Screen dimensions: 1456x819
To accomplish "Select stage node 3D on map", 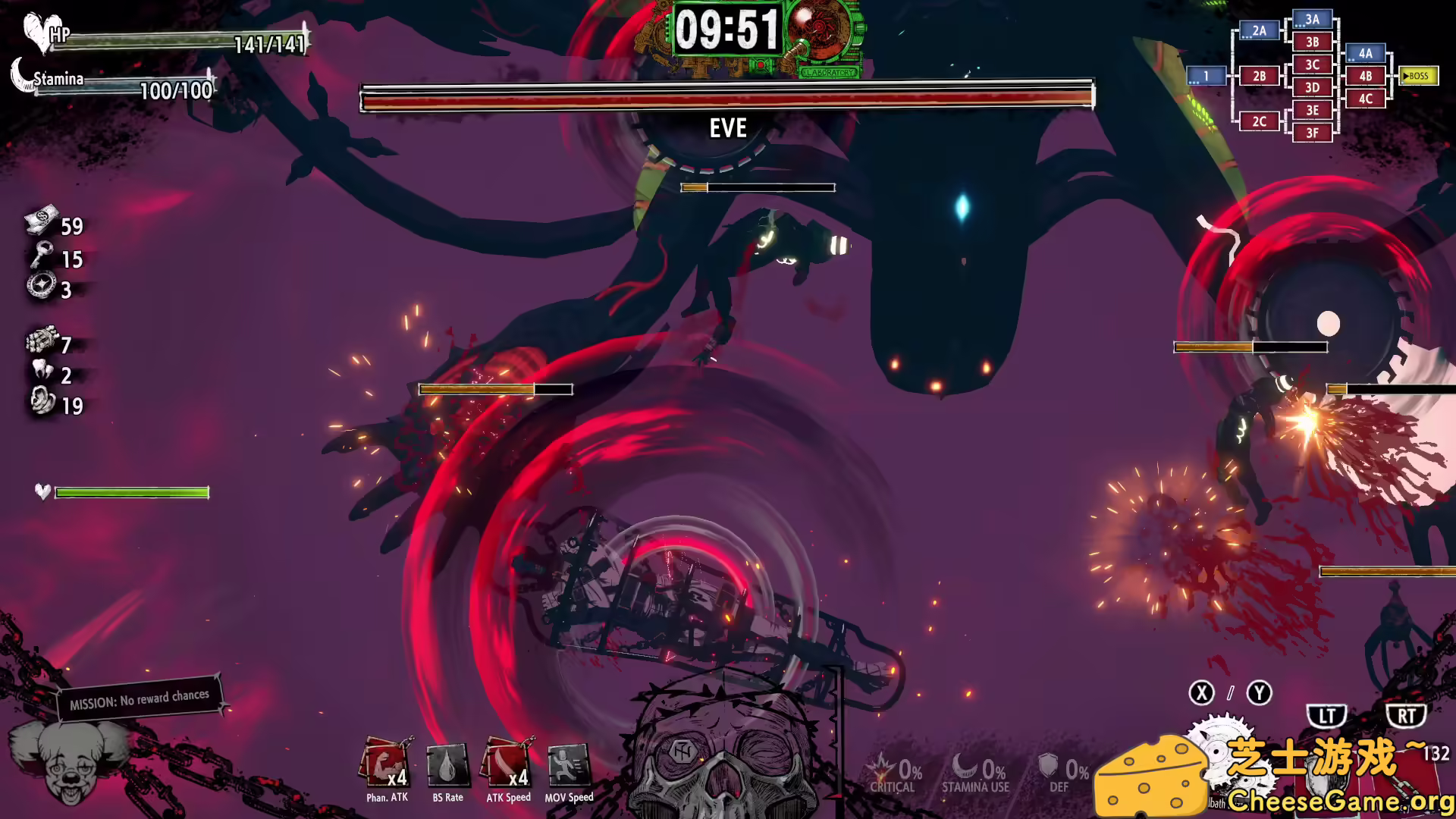I will point(1313,87).
